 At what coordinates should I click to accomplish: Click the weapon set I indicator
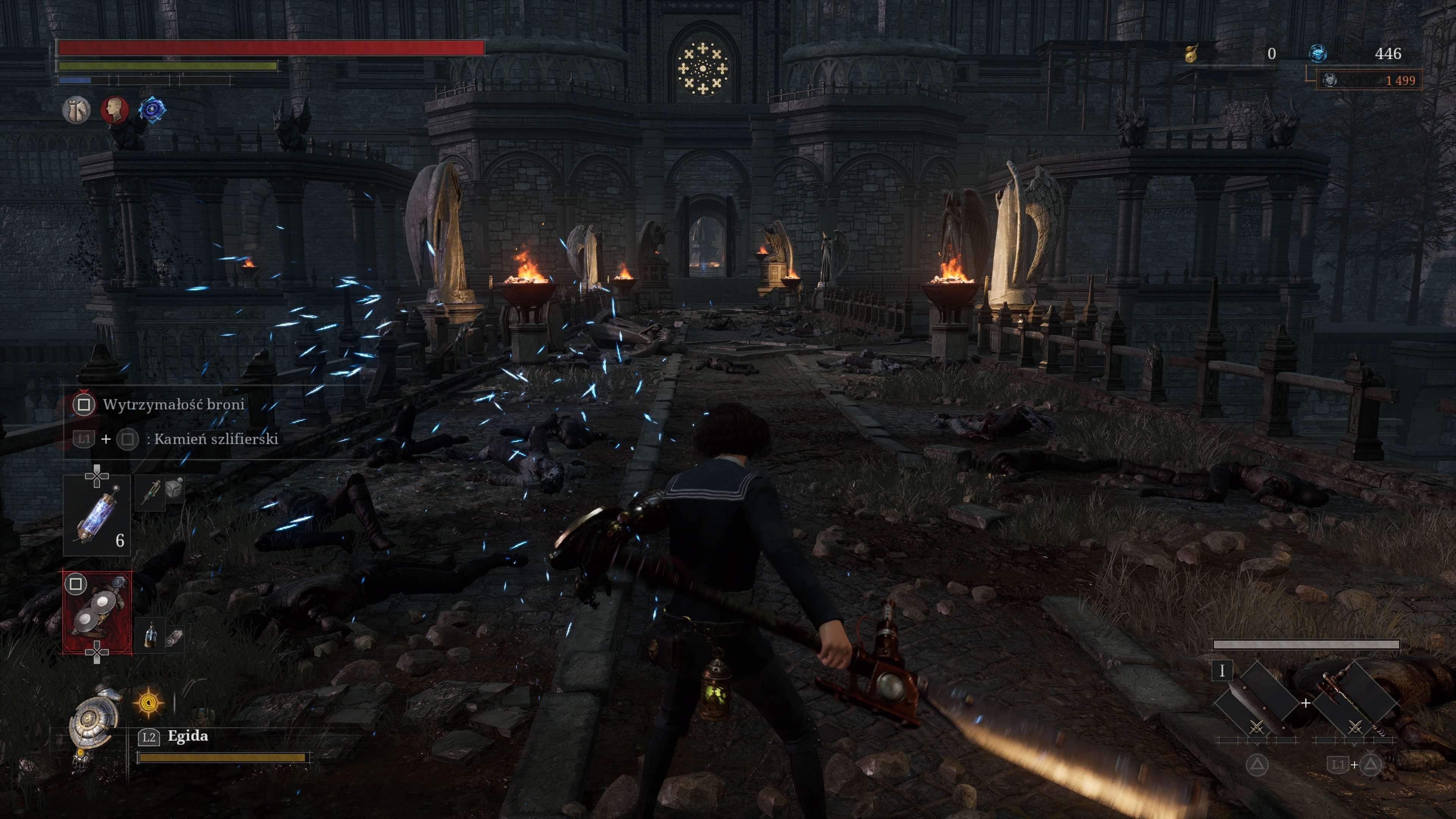(x=1222, y=671)
